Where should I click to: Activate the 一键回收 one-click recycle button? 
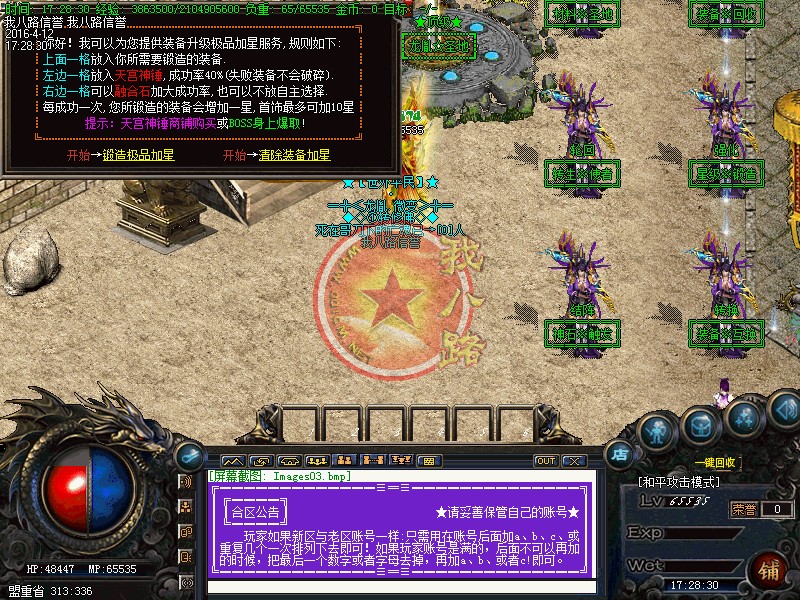(x=716, y=463)
